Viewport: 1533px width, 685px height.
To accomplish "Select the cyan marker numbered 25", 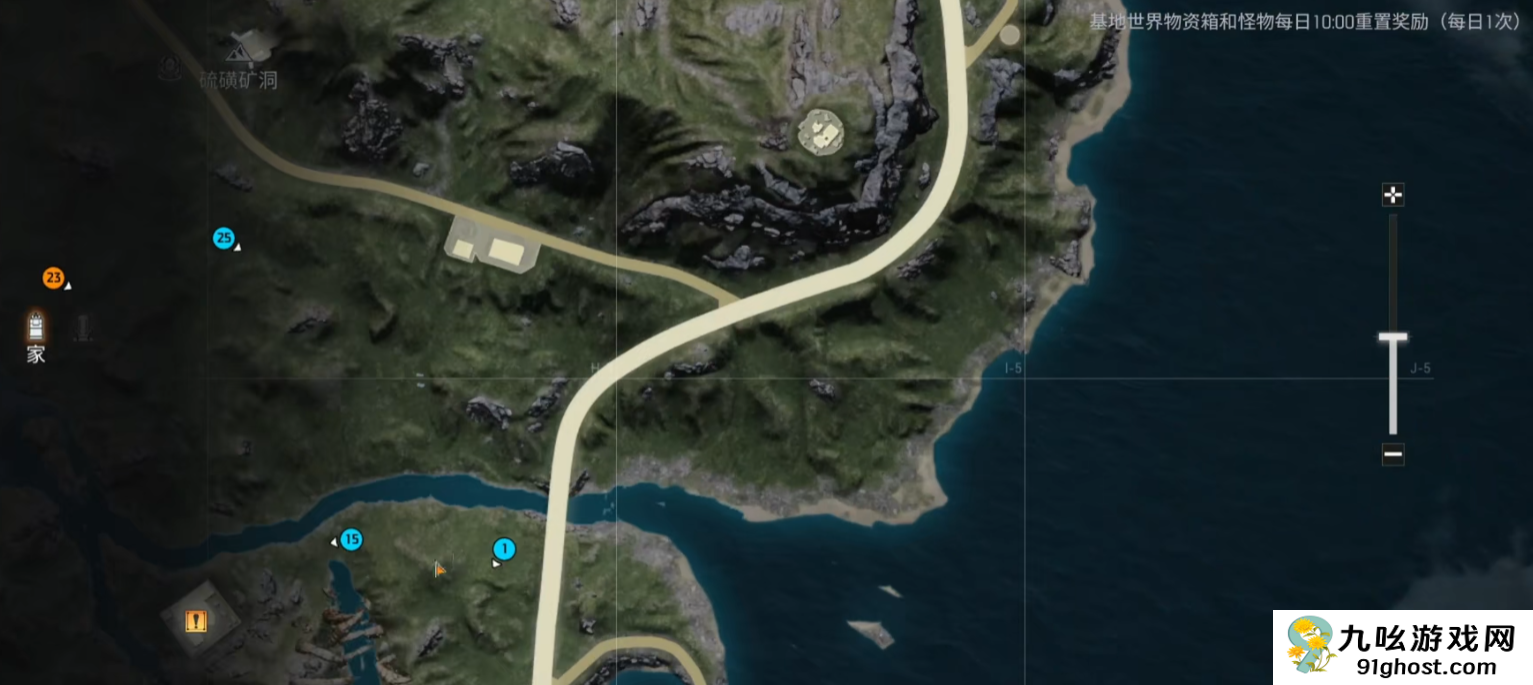I will tap(223, 238).
